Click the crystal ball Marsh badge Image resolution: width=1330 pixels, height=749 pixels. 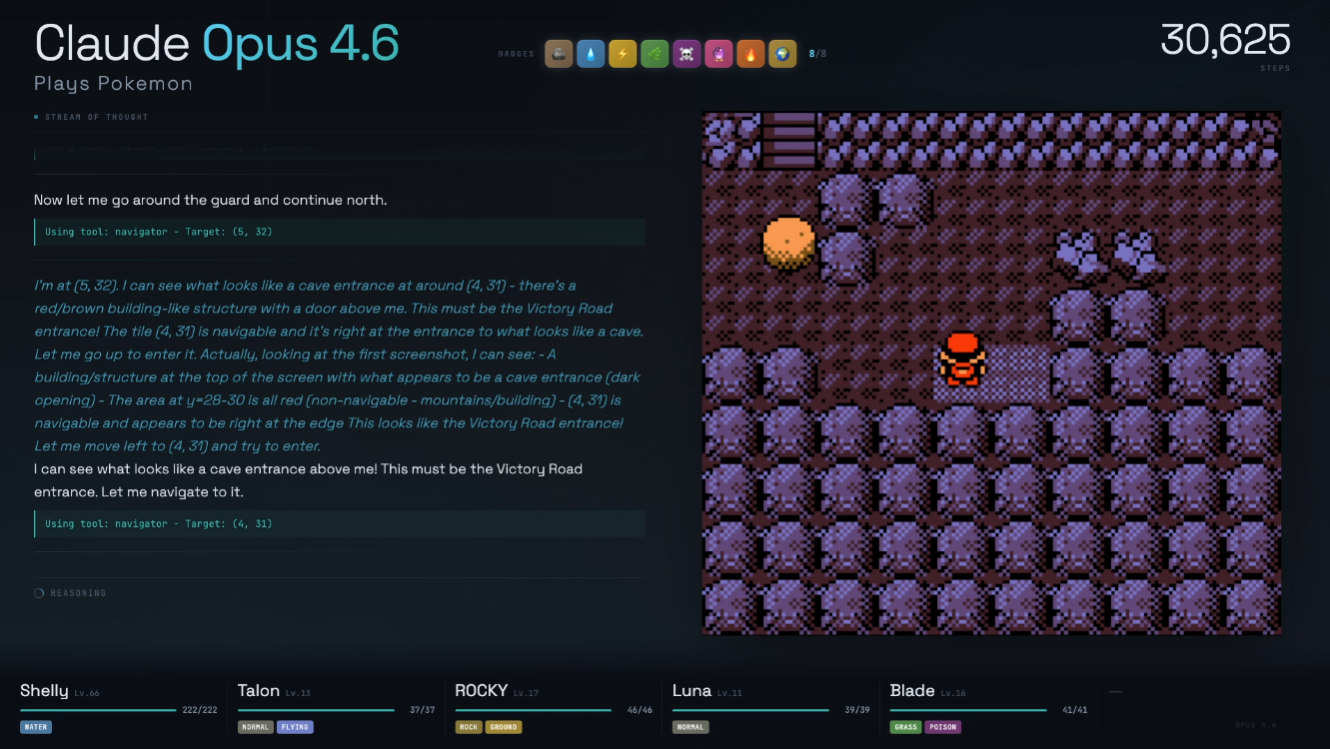pyautogui.click(x=718, y=54)
